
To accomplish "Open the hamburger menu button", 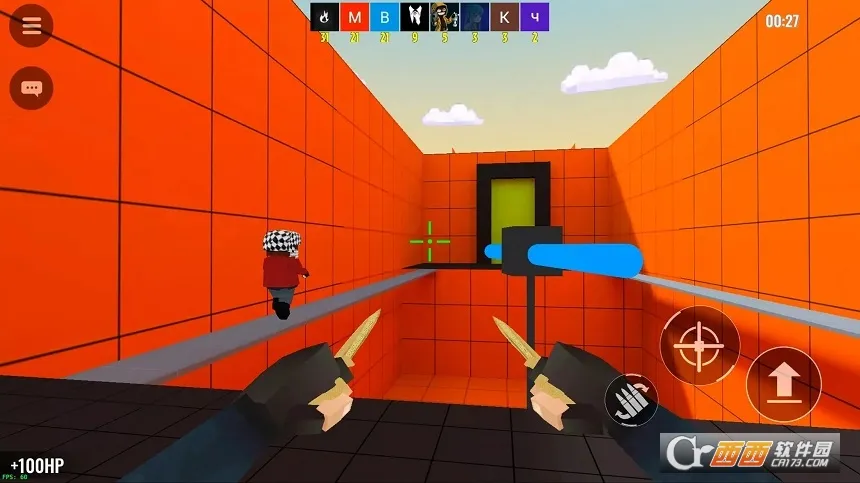I will click(x=31, y=26).
